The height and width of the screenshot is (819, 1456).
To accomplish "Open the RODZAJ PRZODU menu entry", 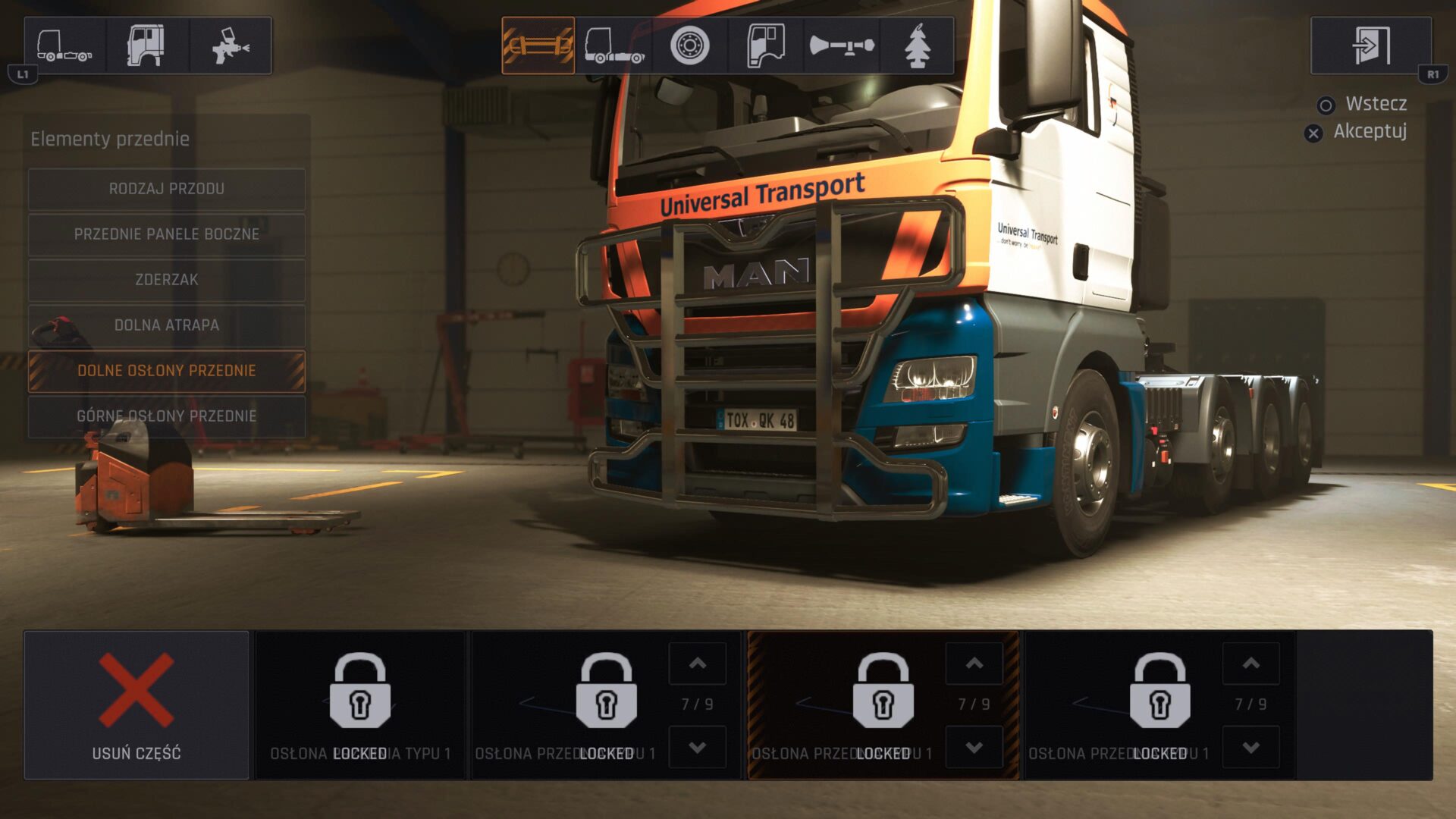I will tap(167, 189).
